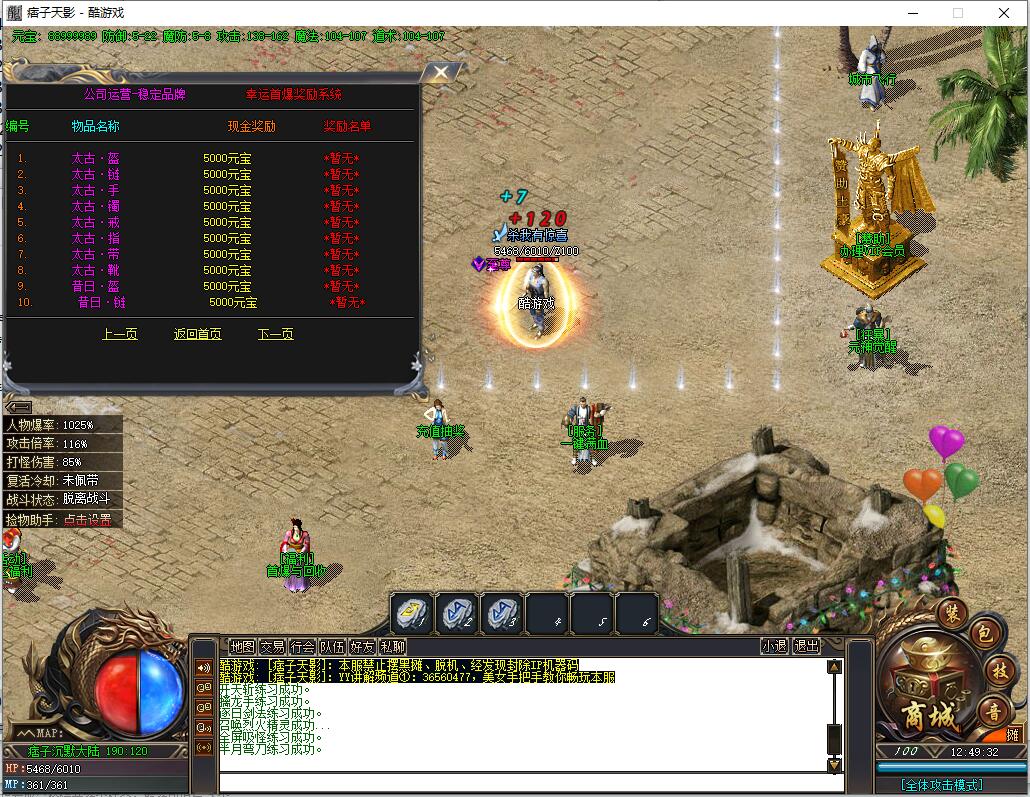Screen dimensions: 1030x797
Task: Open equipment via the 装 button
Action: click(952, 612)
